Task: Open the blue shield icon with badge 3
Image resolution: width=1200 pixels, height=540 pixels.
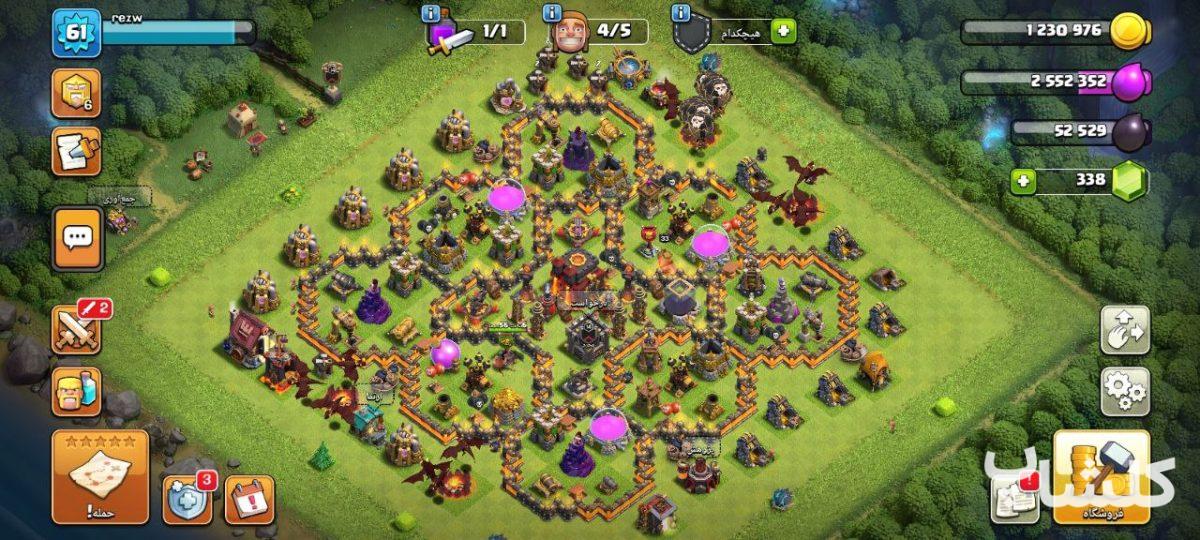Action: coord(187,499)
